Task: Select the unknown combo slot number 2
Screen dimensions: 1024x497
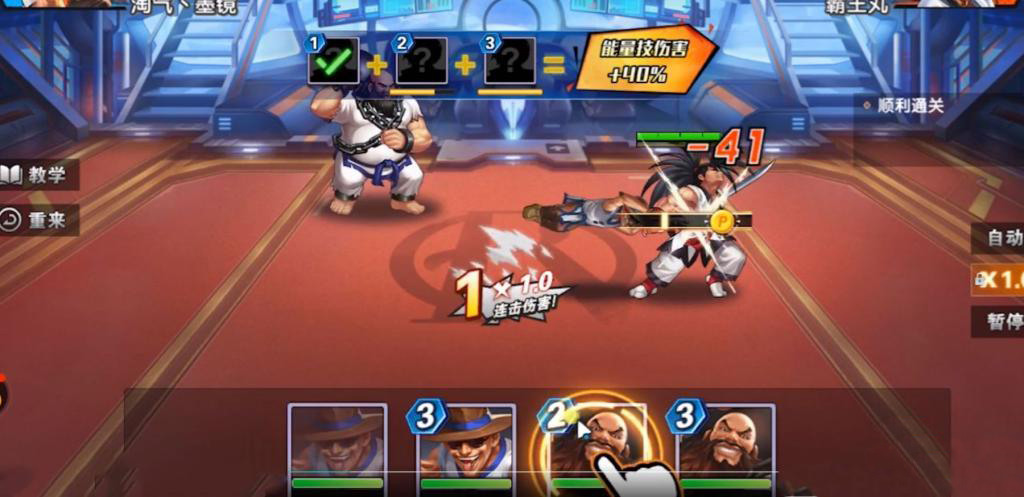Action: click(x=421, y=66)
